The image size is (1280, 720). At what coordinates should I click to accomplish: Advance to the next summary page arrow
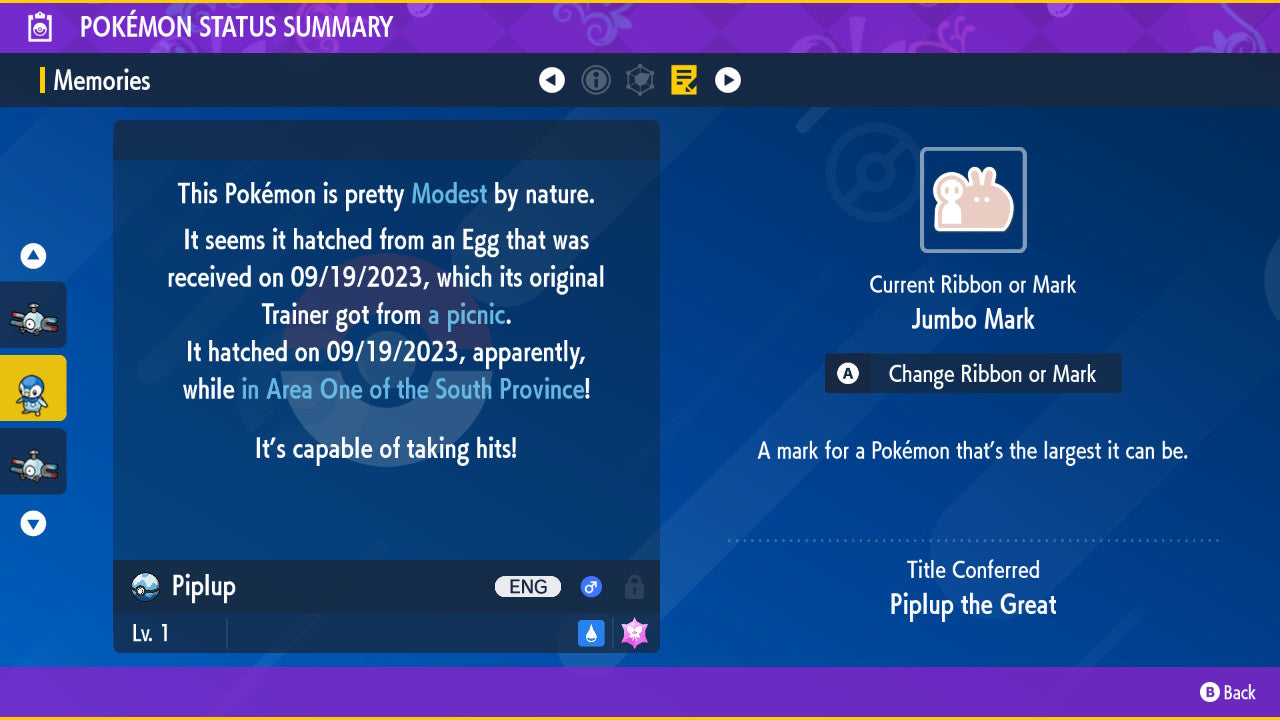(728, 80)
